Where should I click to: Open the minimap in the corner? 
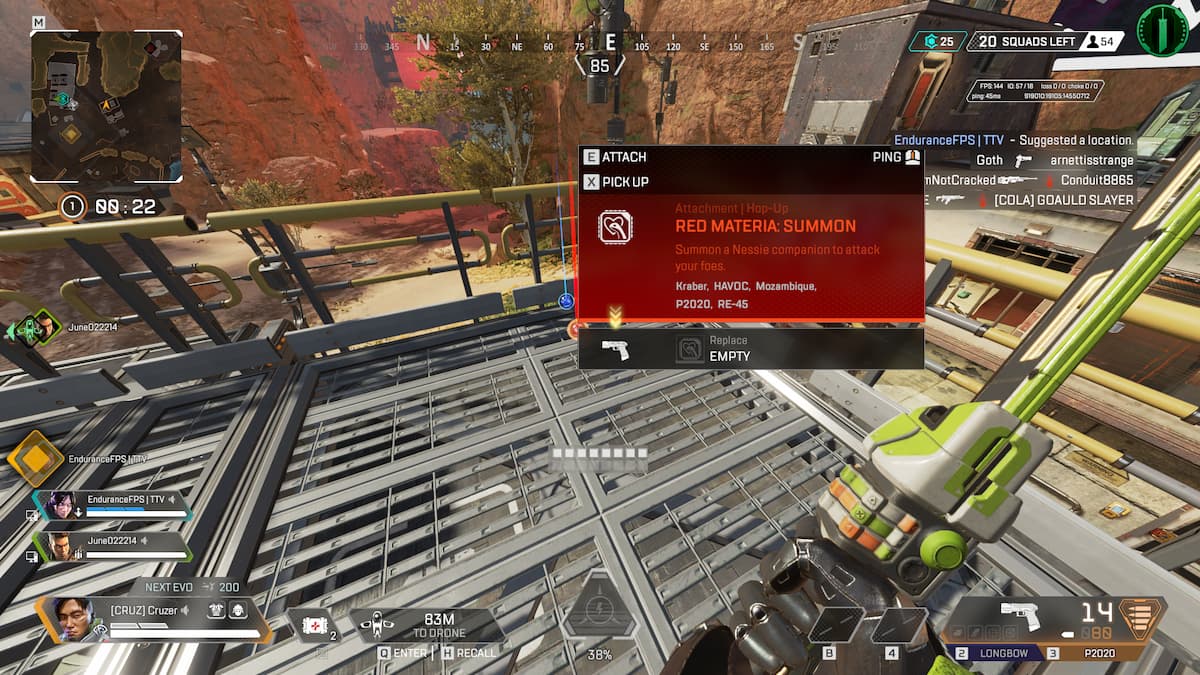[x=106, y=105]
